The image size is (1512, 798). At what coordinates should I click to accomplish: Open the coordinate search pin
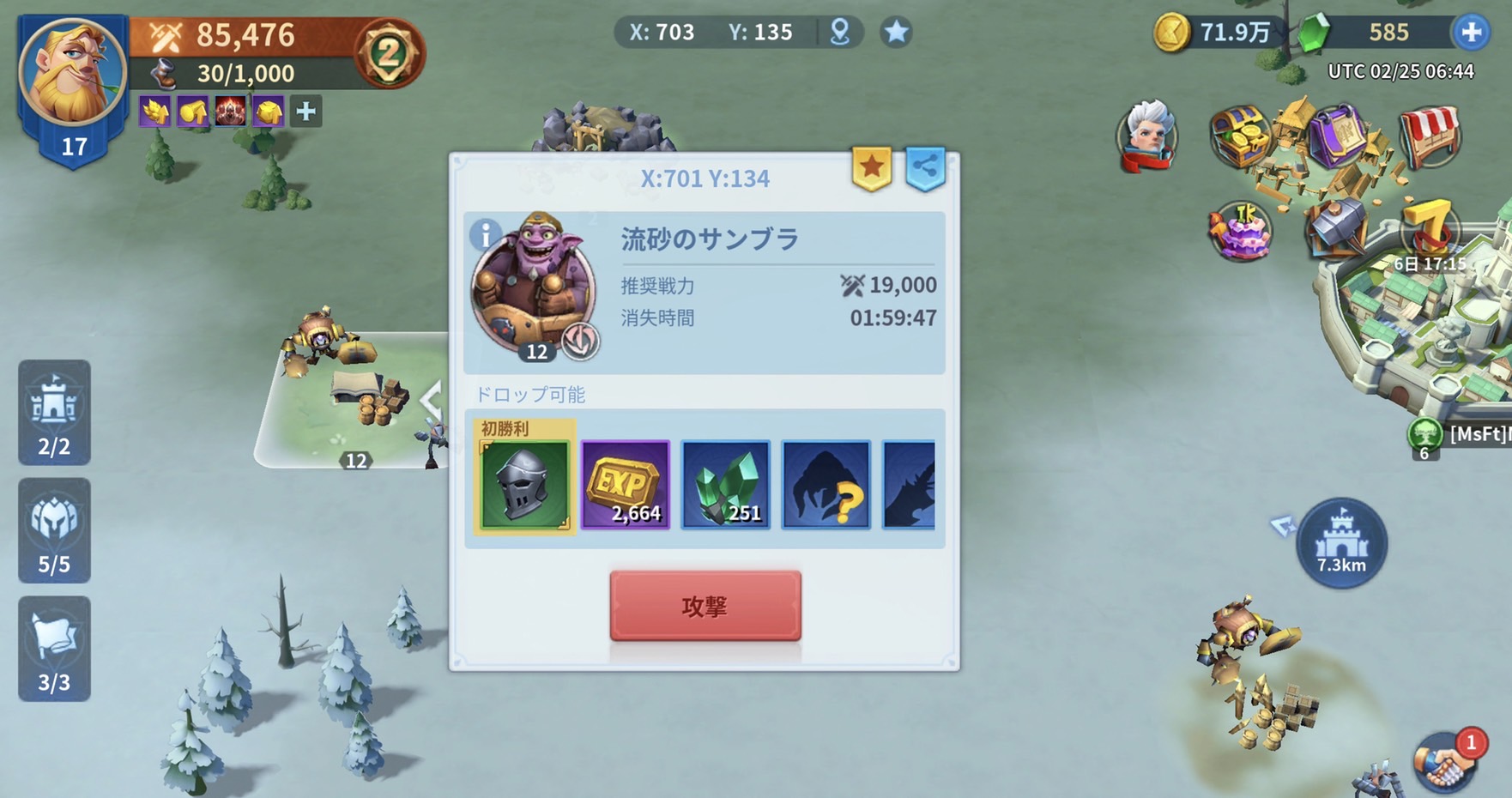[x=840, y=33]
